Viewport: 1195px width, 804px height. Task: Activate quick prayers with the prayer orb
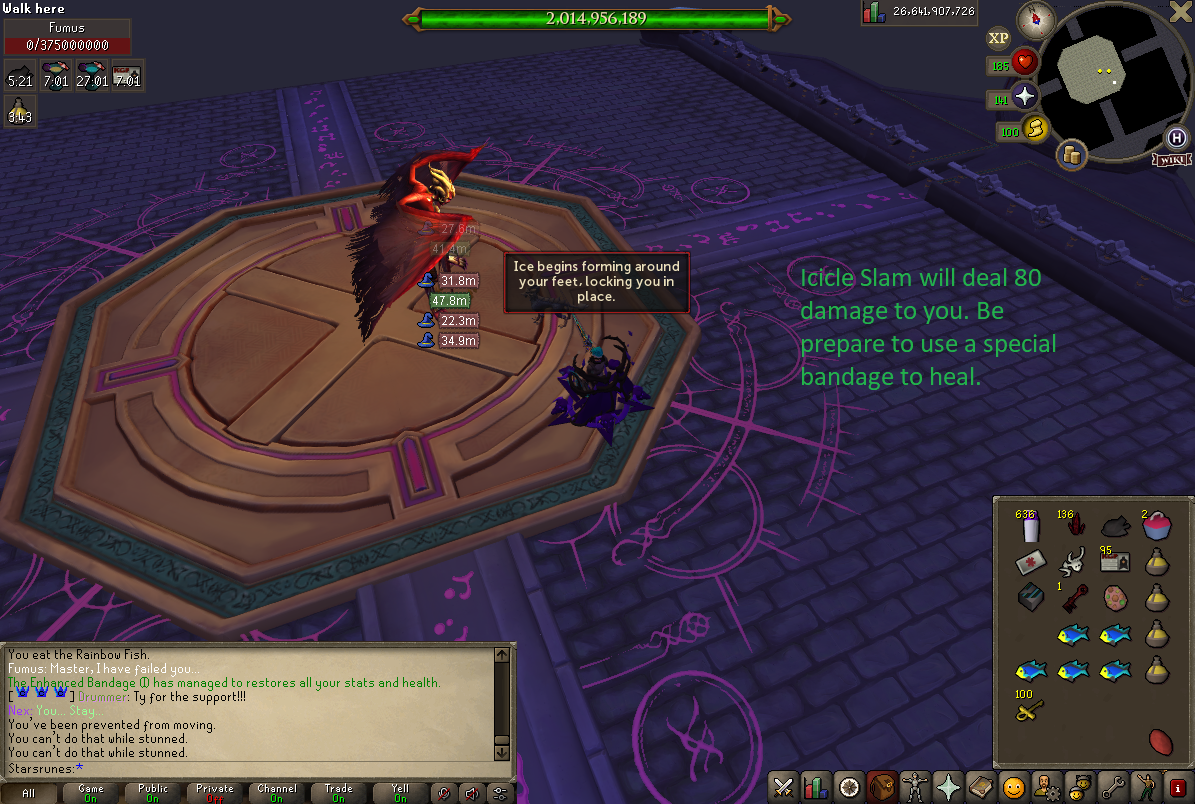(x=1025, y=97)
